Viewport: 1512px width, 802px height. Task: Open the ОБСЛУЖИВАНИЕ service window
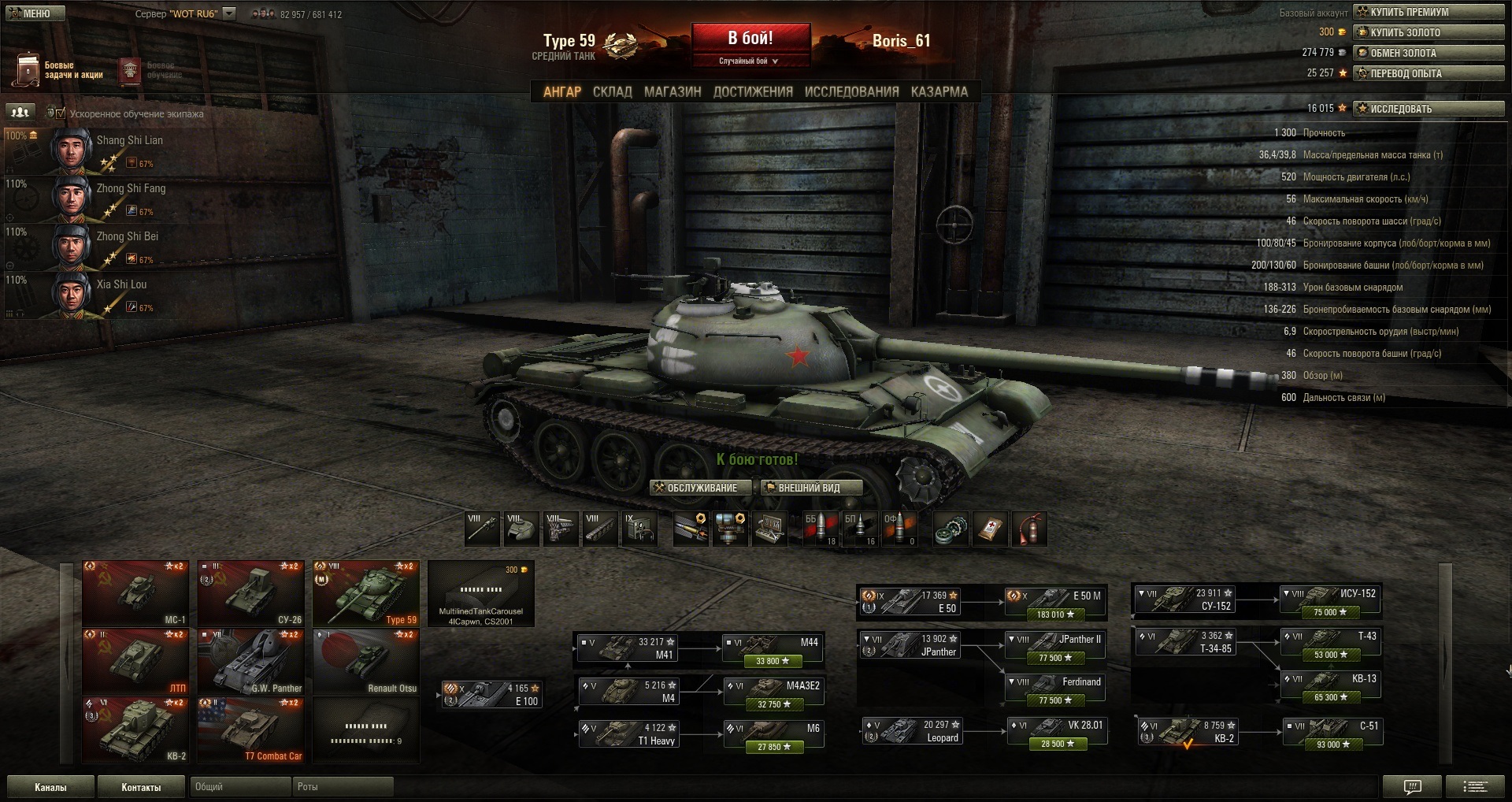click(x=695, y=488)
